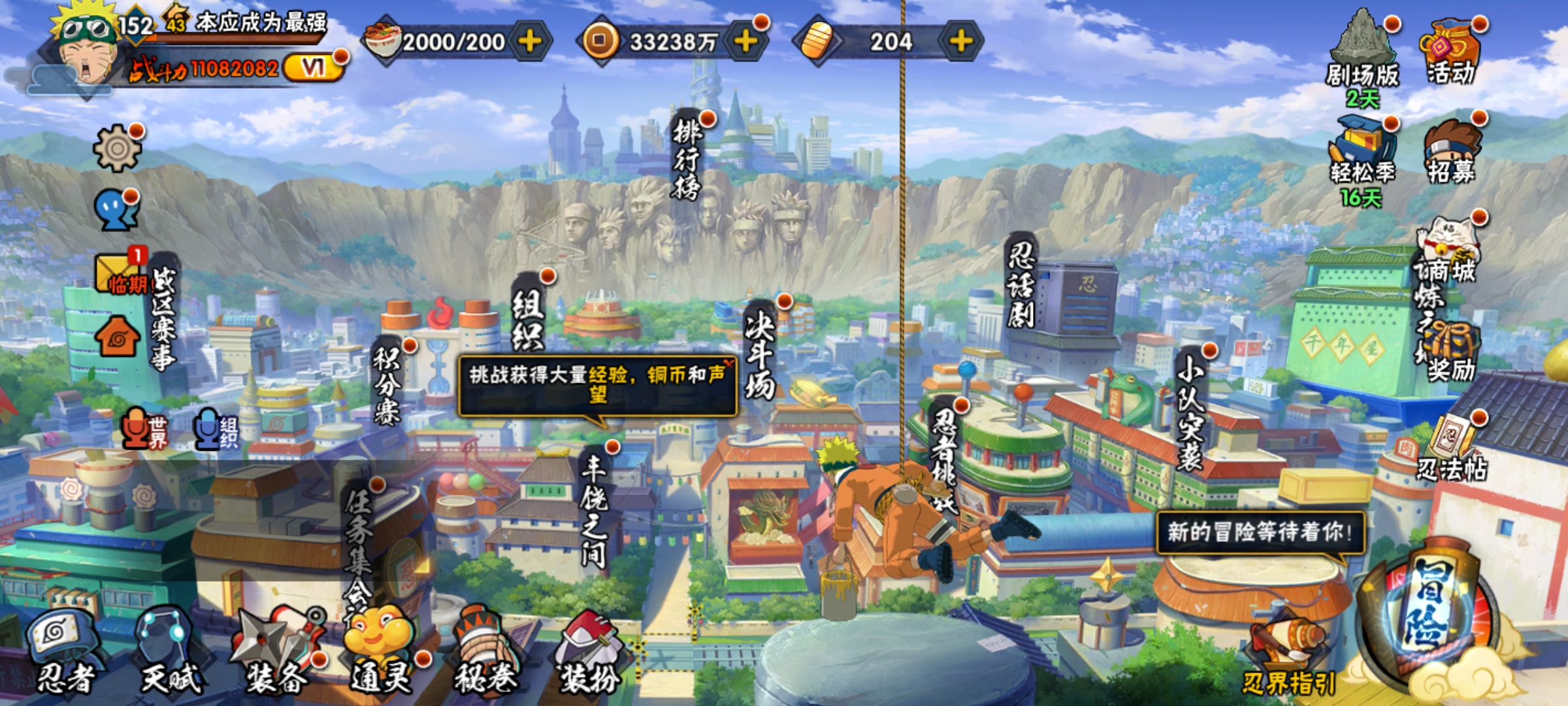Open the 招募 recruit screen

point(1452,152)
